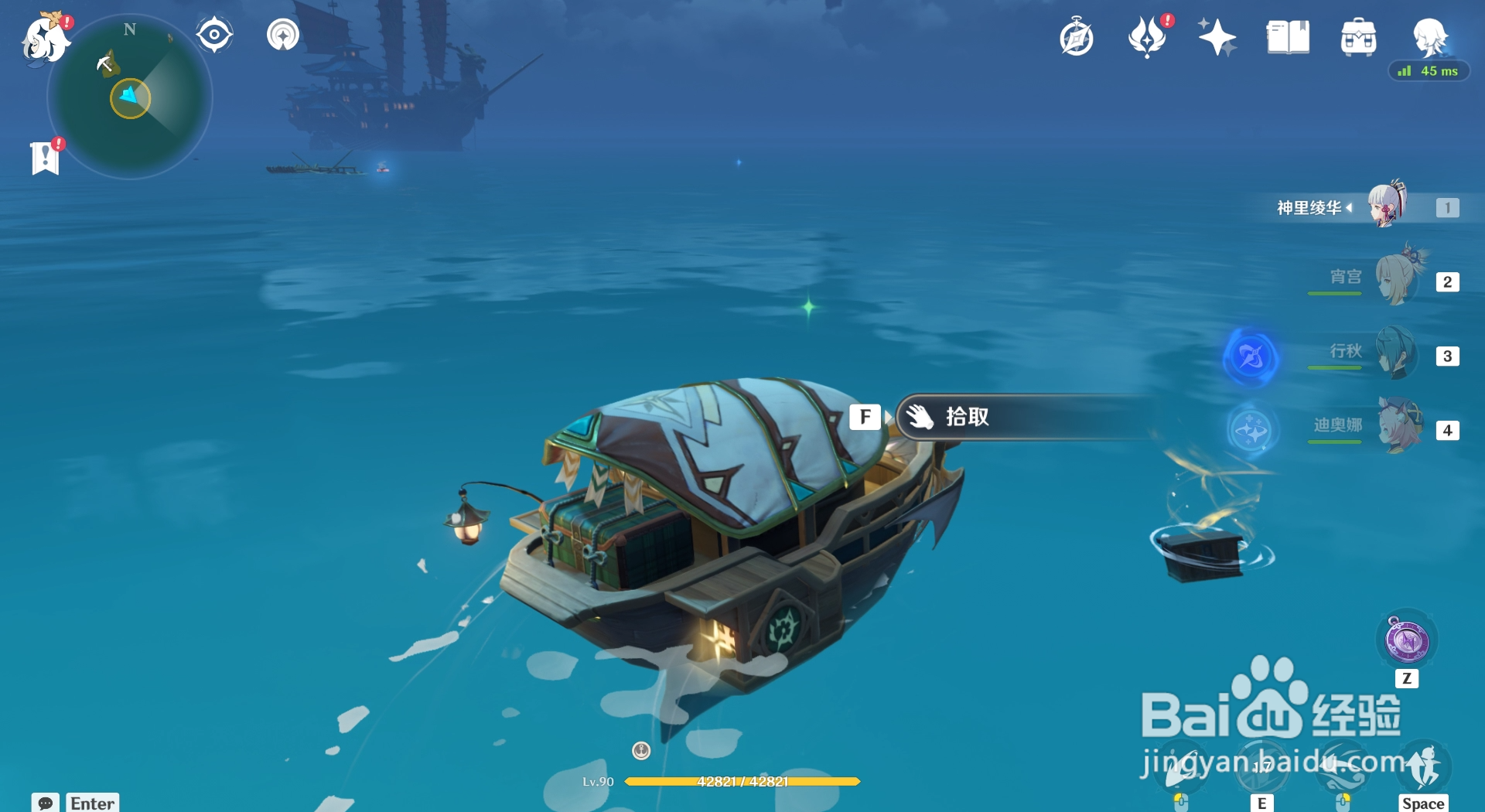This screenshot has width=1485, height=812.
Task: Open the Paimon menu via character icon
Action: 46,40
